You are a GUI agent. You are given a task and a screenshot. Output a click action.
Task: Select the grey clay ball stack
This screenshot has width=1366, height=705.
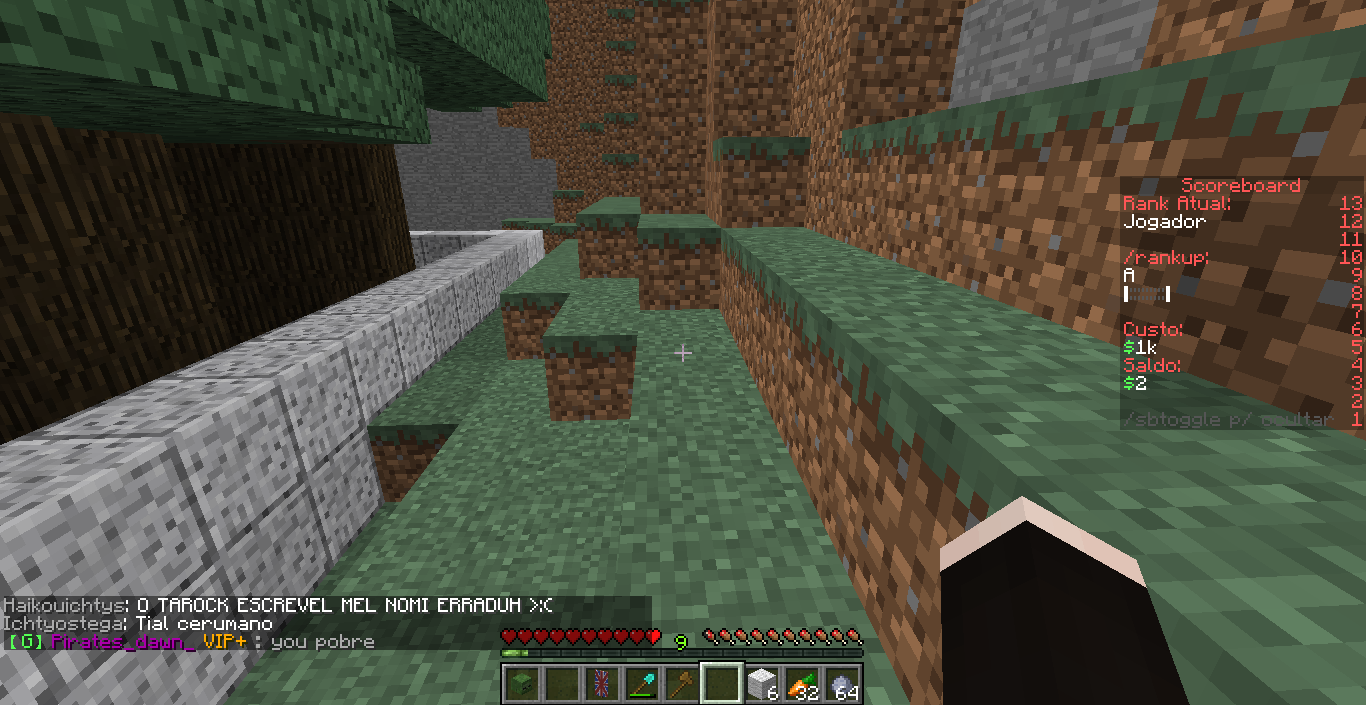[x=842, y=684]
